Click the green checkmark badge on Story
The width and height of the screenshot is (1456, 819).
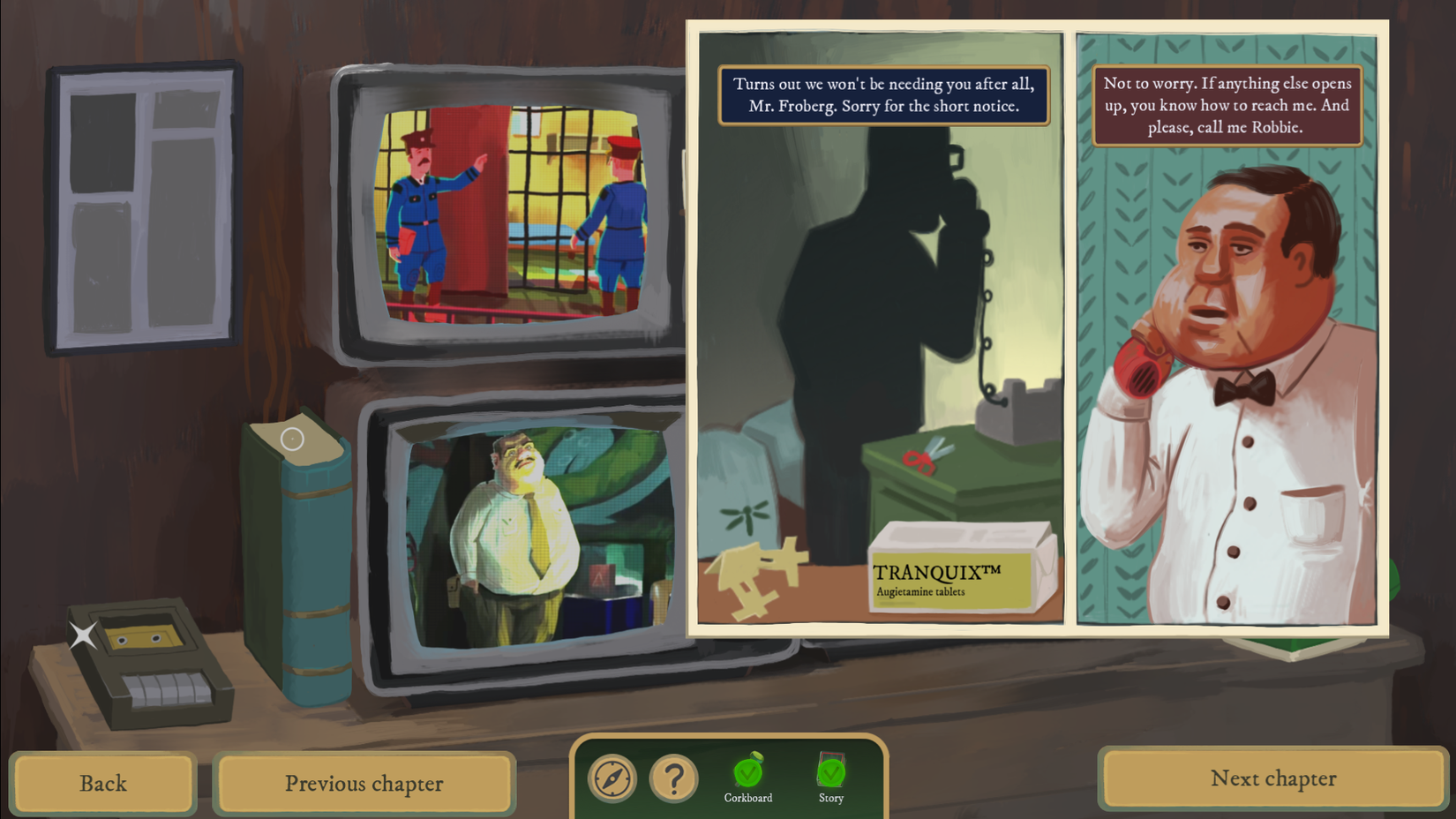coord(830,773)
